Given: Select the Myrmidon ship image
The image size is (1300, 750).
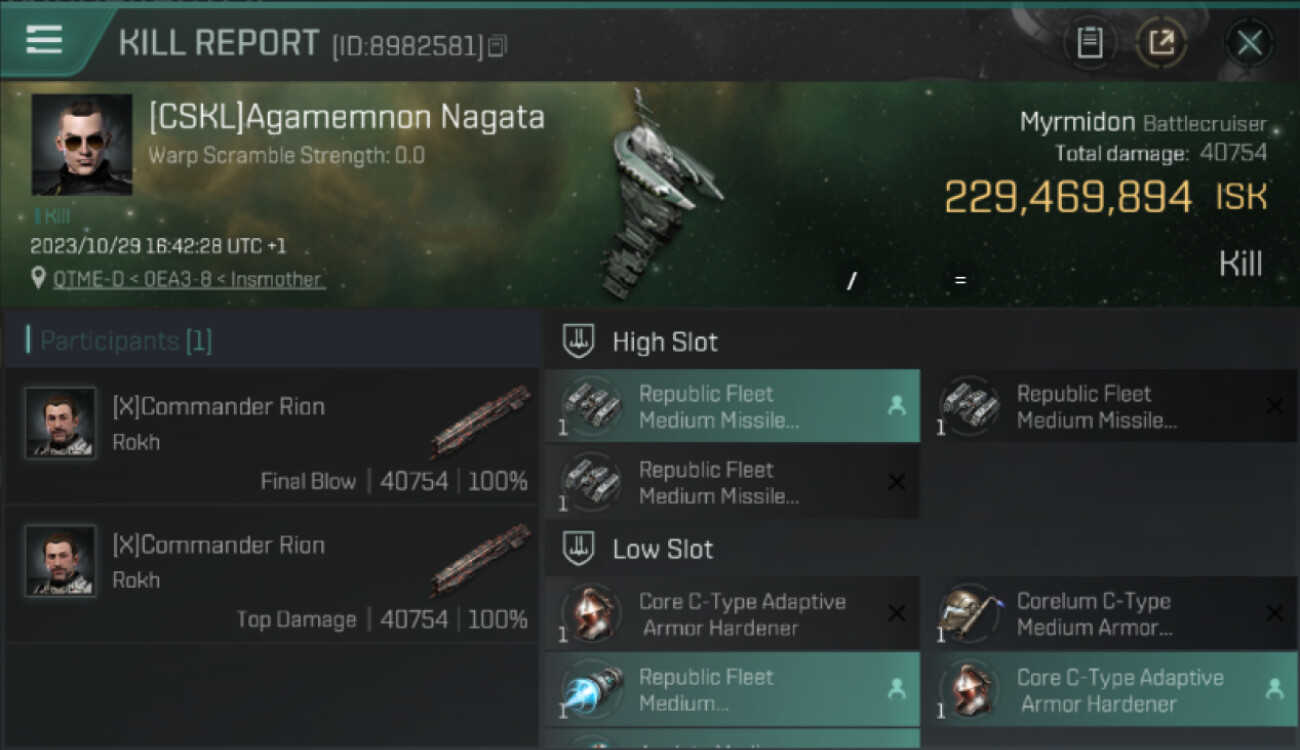Looking at the screenshot, I should click(x=655, y=195).
